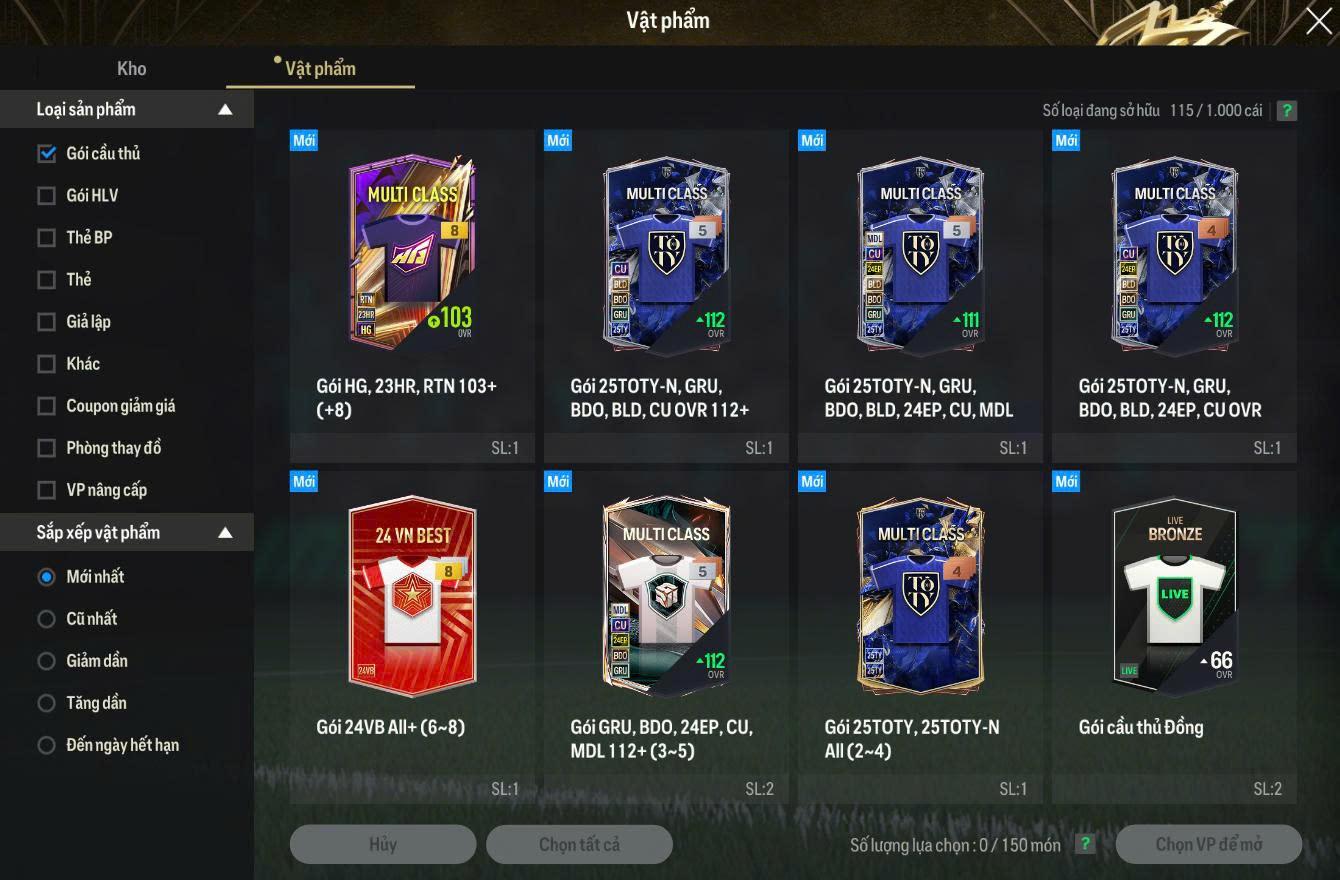Screen dimensions: 1340x880
Task: Tick the VP nâng cấp checkbox
Action: (x=46, y=489)
